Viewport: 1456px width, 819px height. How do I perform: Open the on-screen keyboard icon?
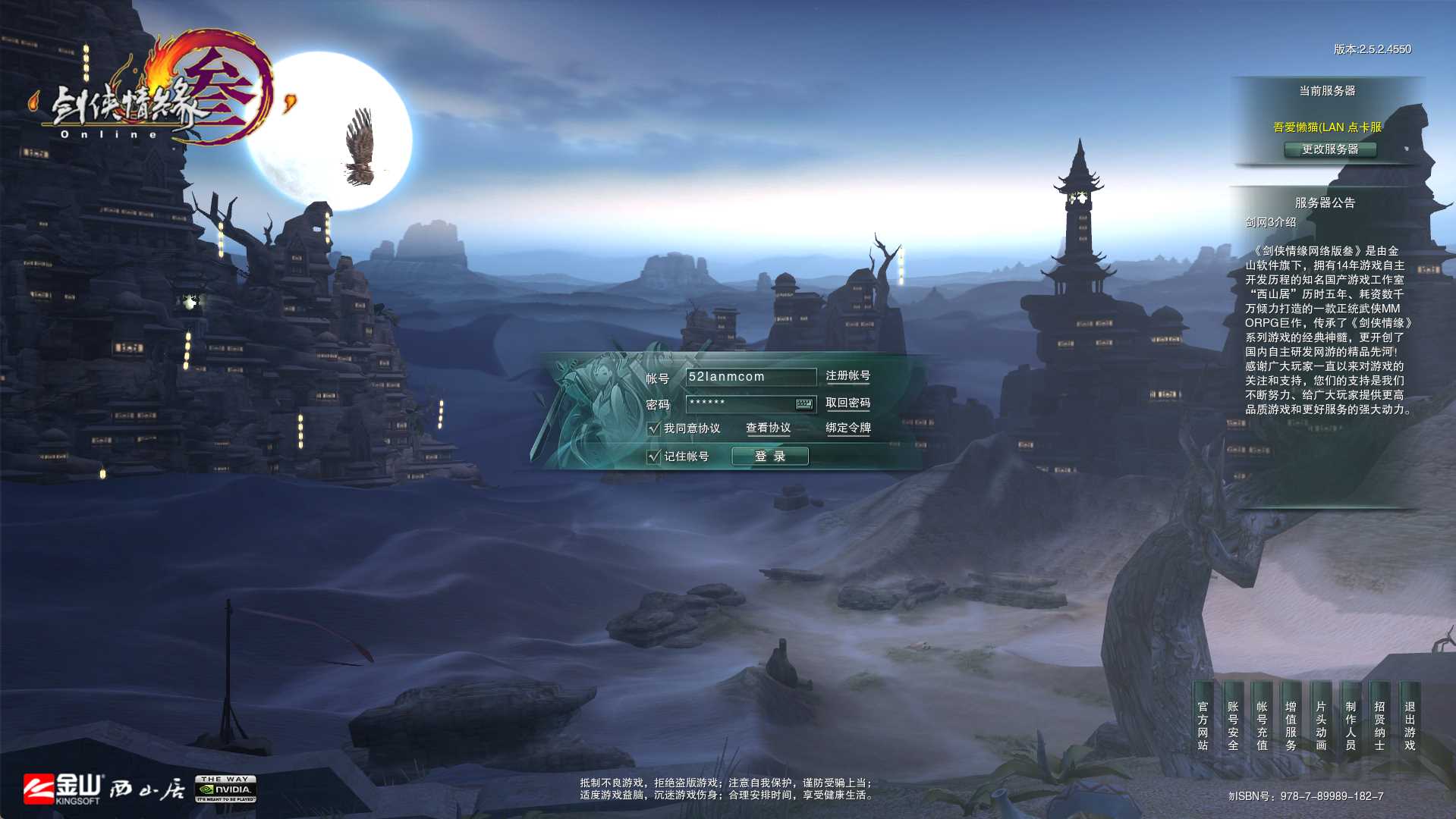tap(804, 404)
